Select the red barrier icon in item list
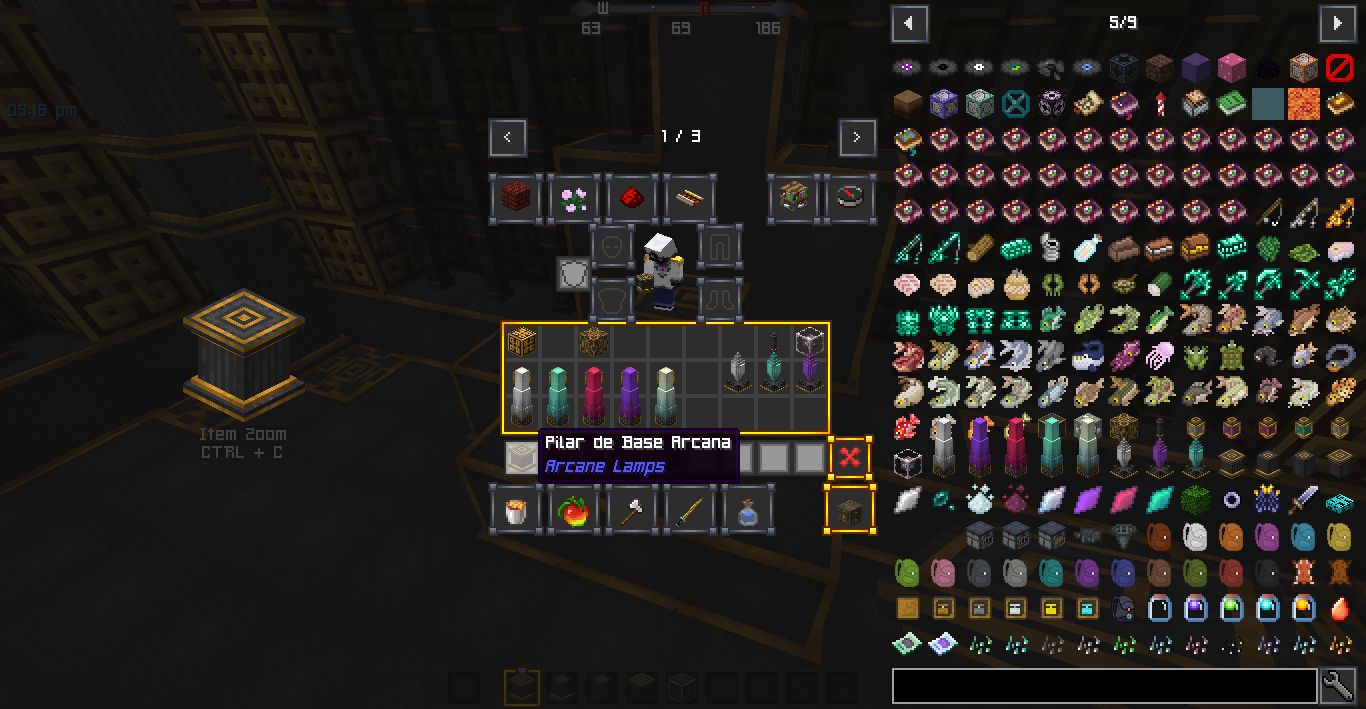The height and width of the screenshot is (709, 1366). point(1339,68)
